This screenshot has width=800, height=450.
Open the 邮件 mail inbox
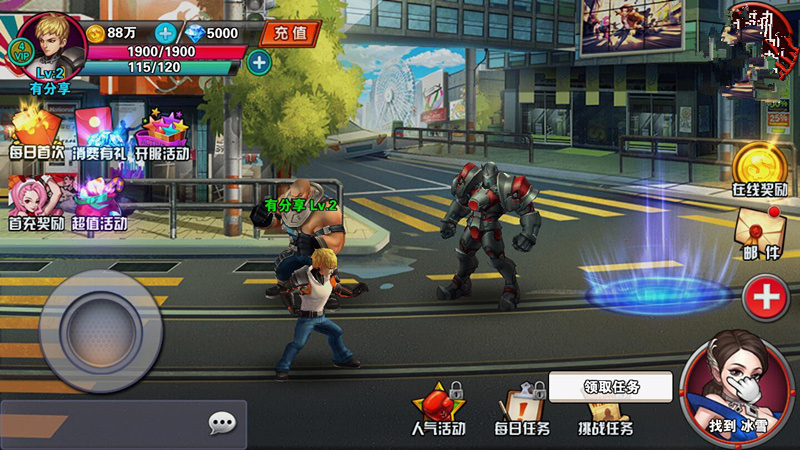point(760,236)
